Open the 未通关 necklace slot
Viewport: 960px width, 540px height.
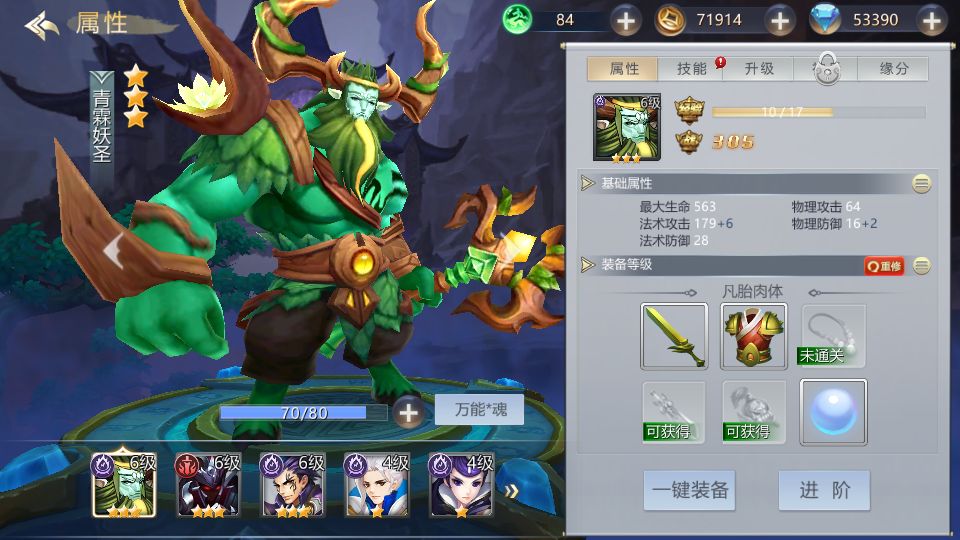pyautogui.click(x=833, y=336)
